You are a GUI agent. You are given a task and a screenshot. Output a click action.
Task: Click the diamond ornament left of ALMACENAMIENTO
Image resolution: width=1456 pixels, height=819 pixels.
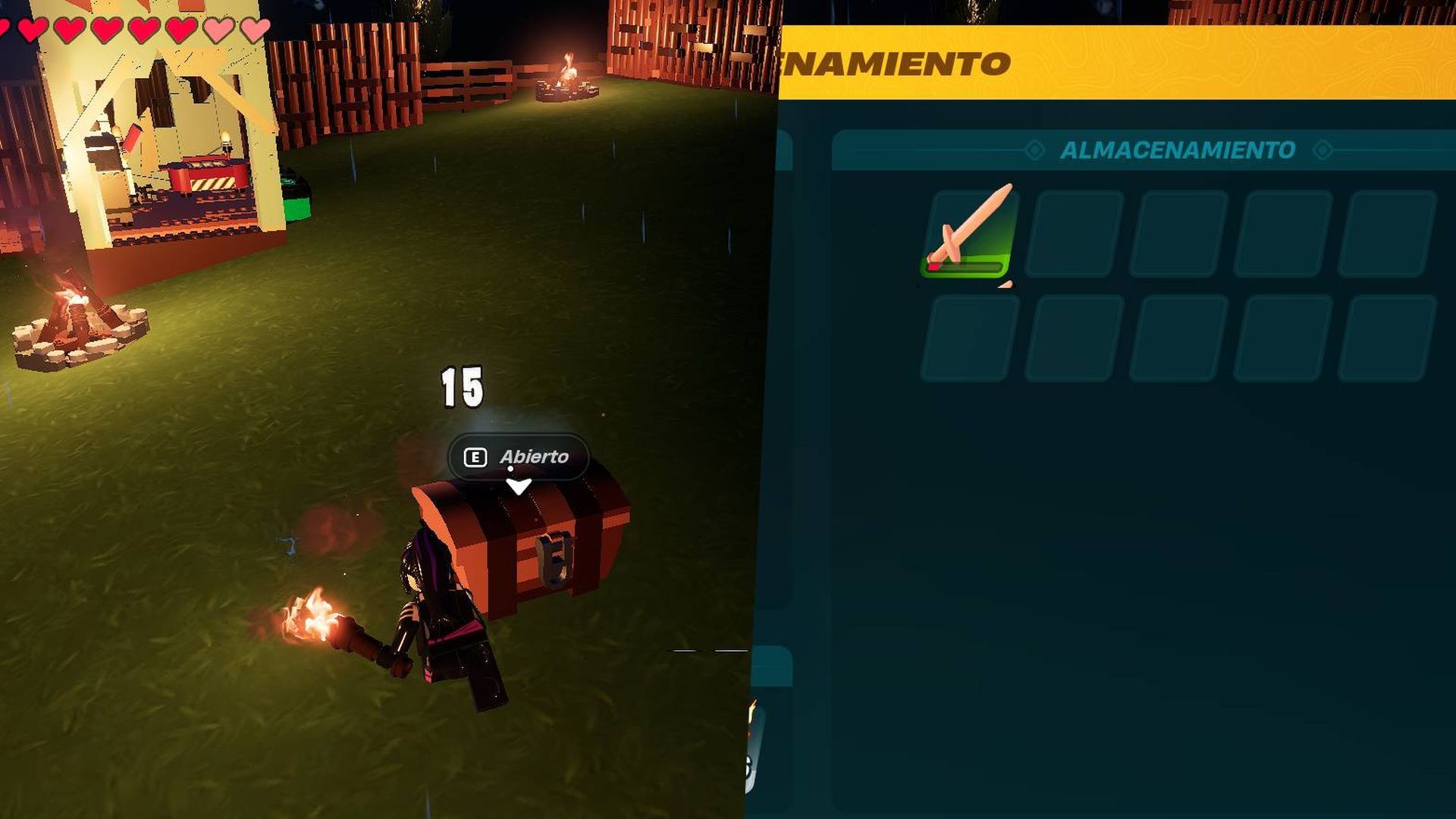(1033, 149)
